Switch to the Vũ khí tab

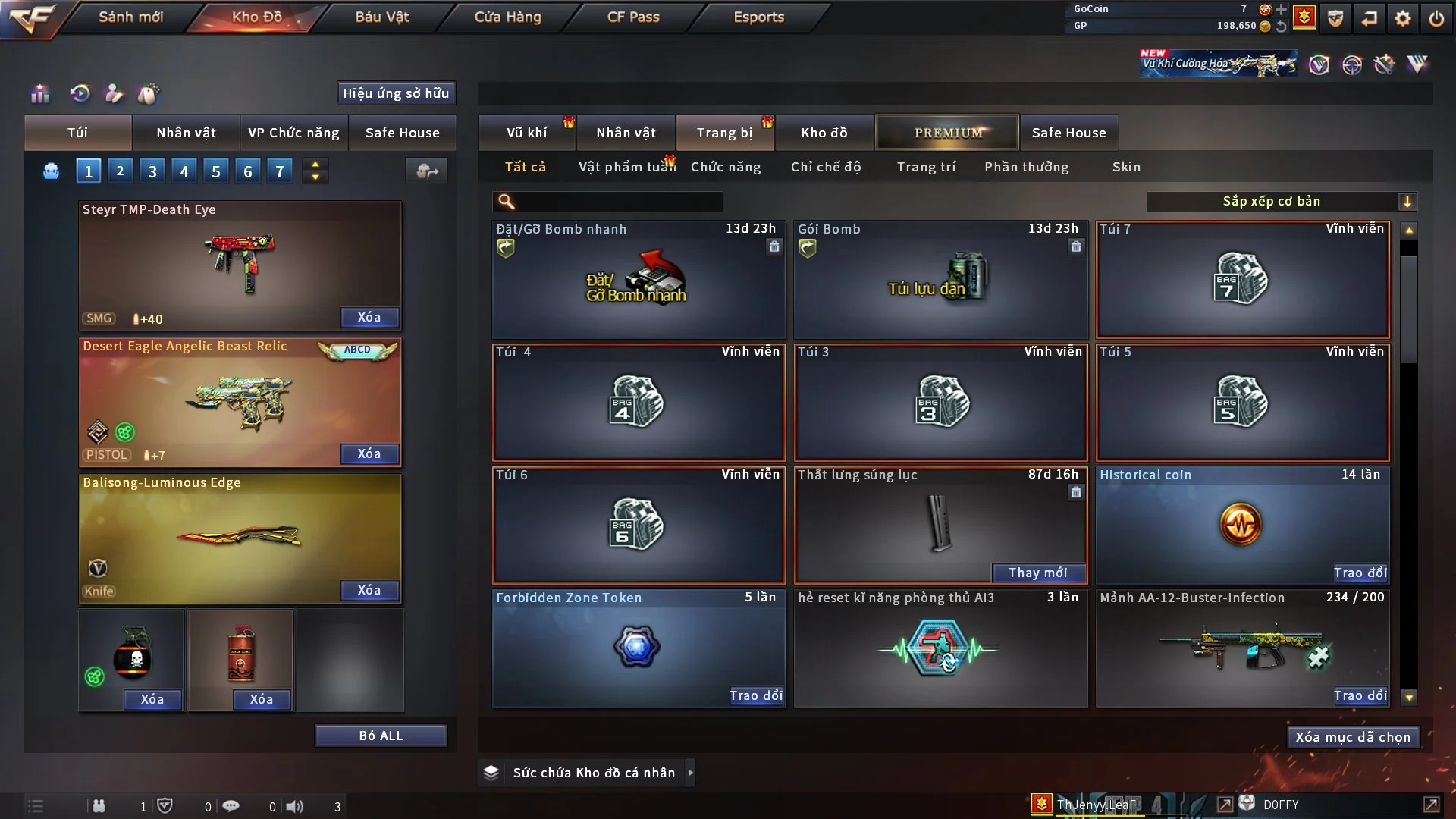526,133
